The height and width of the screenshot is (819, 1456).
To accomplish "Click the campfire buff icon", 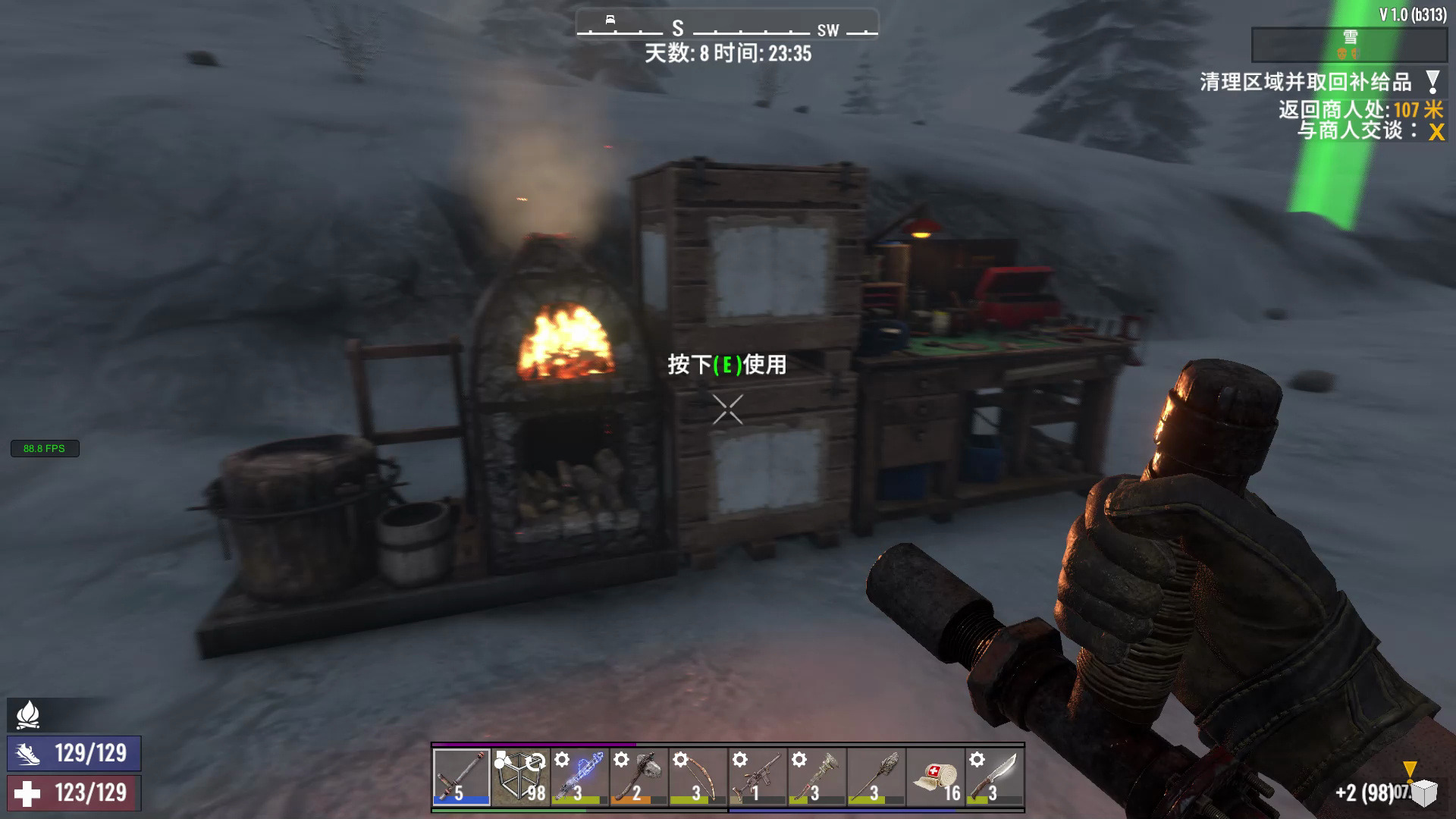I will pos(28,714).
